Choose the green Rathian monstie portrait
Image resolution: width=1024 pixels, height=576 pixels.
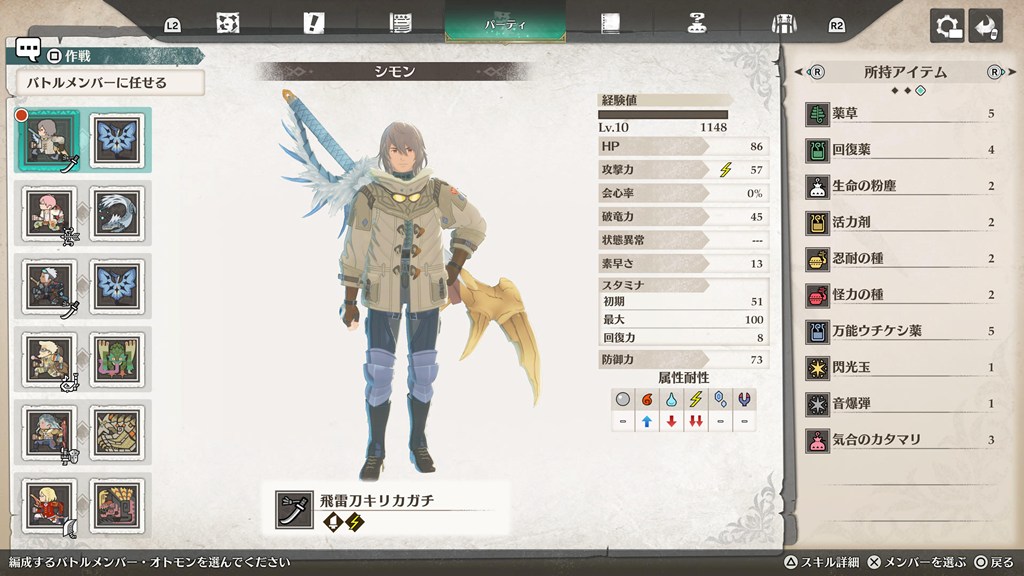(117, 358)
